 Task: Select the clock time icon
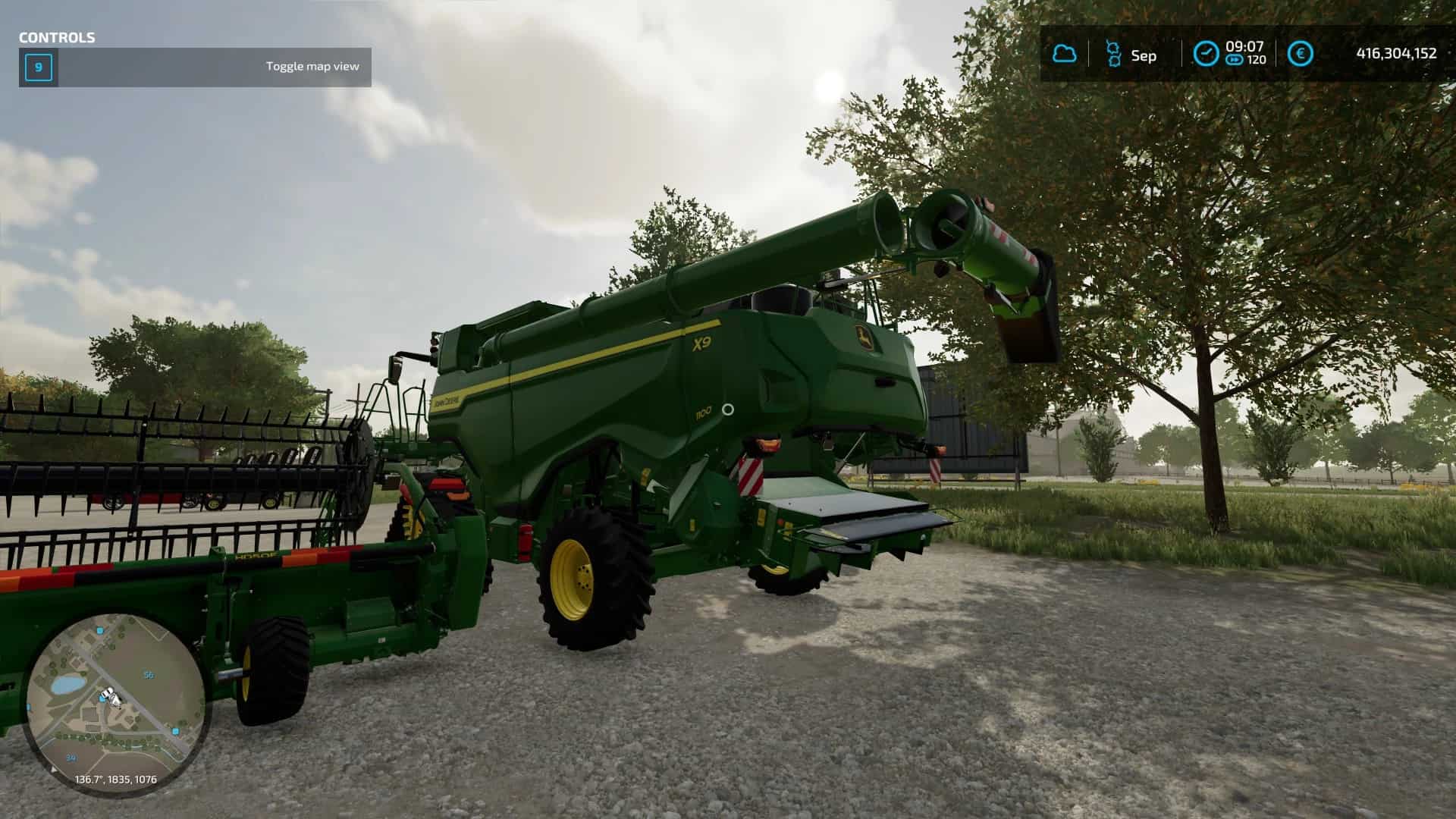pos(1205,54)
